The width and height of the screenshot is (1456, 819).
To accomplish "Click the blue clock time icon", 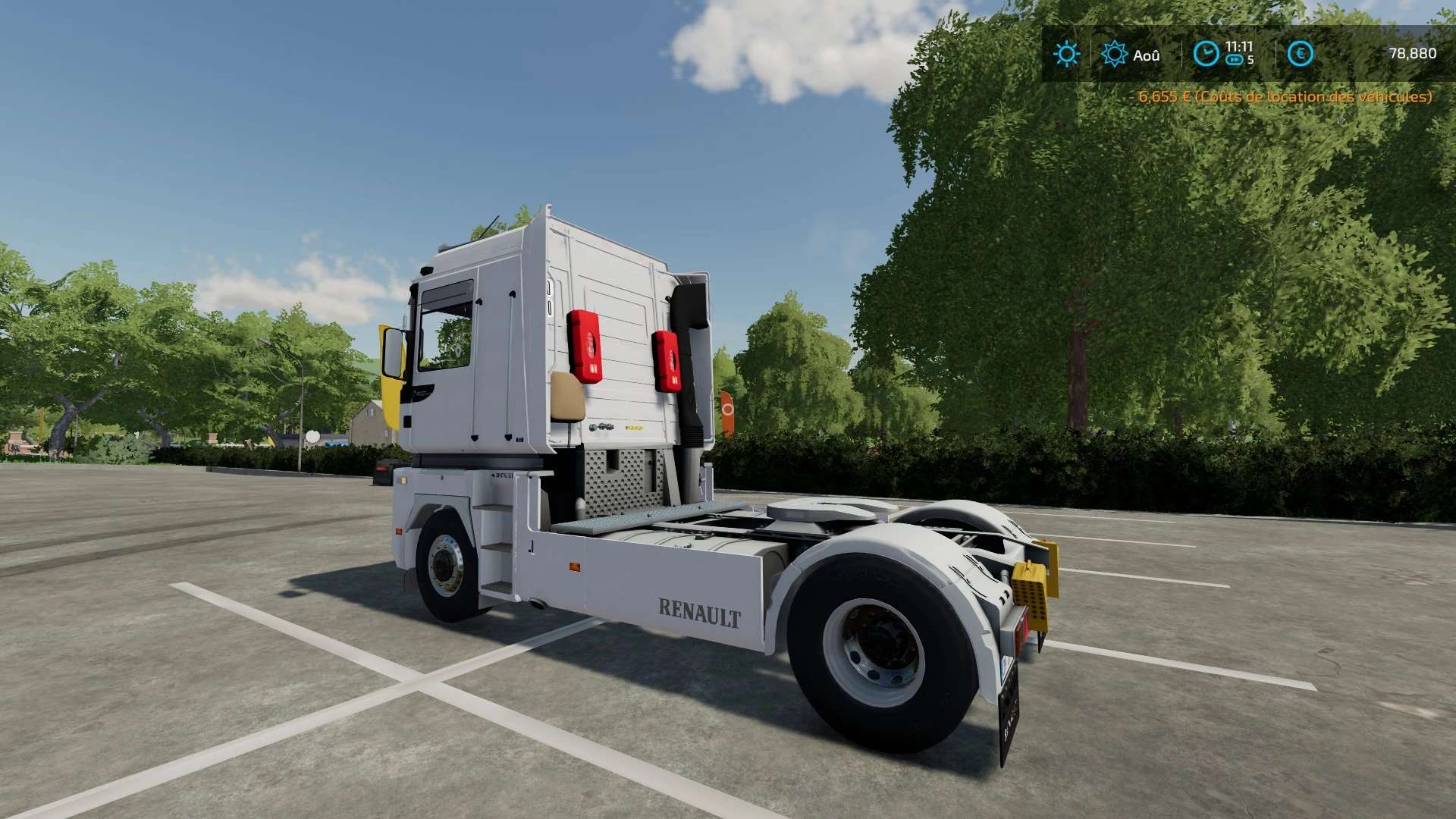I will 1206,54.
